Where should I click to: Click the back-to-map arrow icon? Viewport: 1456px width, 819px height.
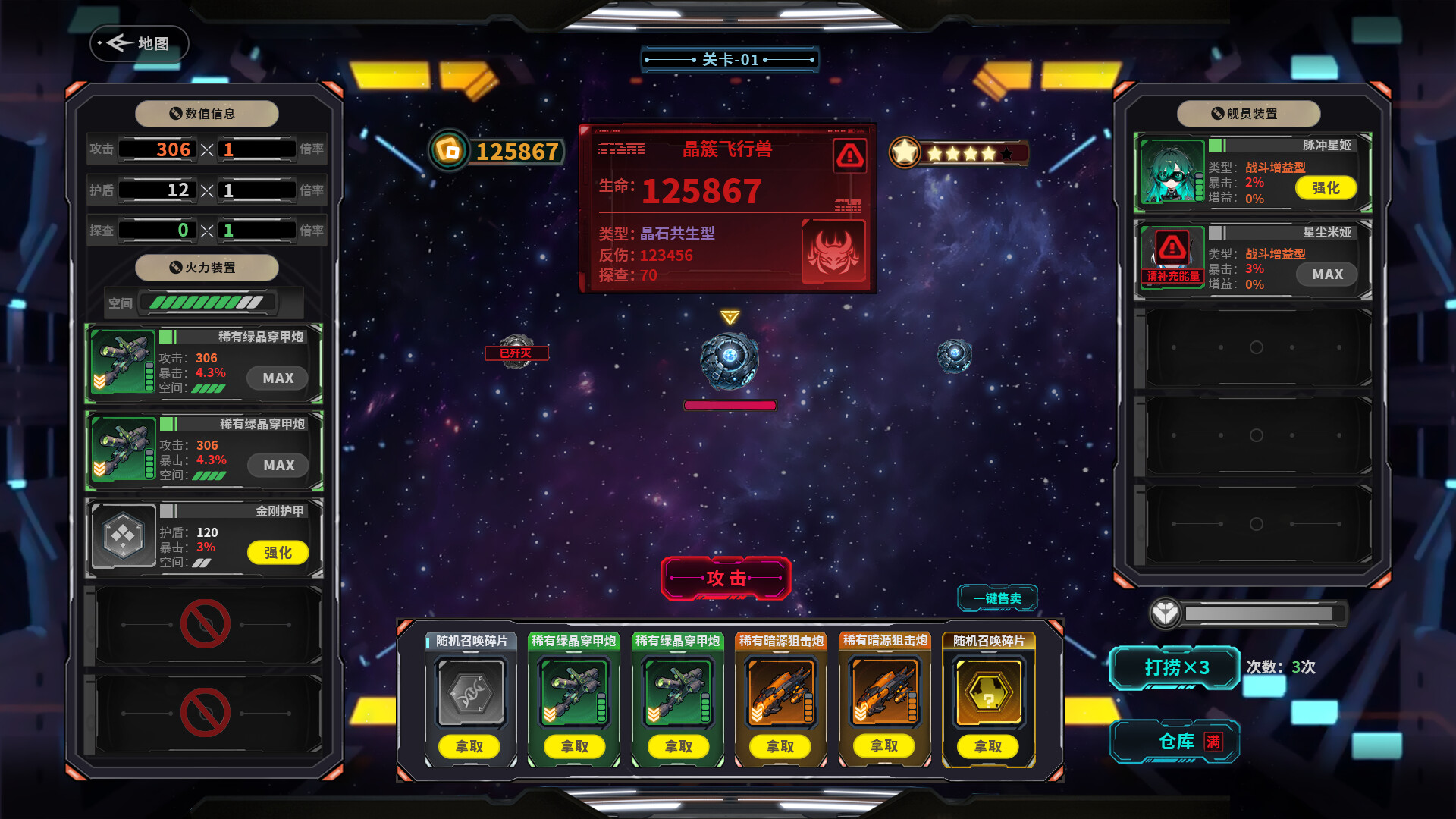click(x=118, y=43)
